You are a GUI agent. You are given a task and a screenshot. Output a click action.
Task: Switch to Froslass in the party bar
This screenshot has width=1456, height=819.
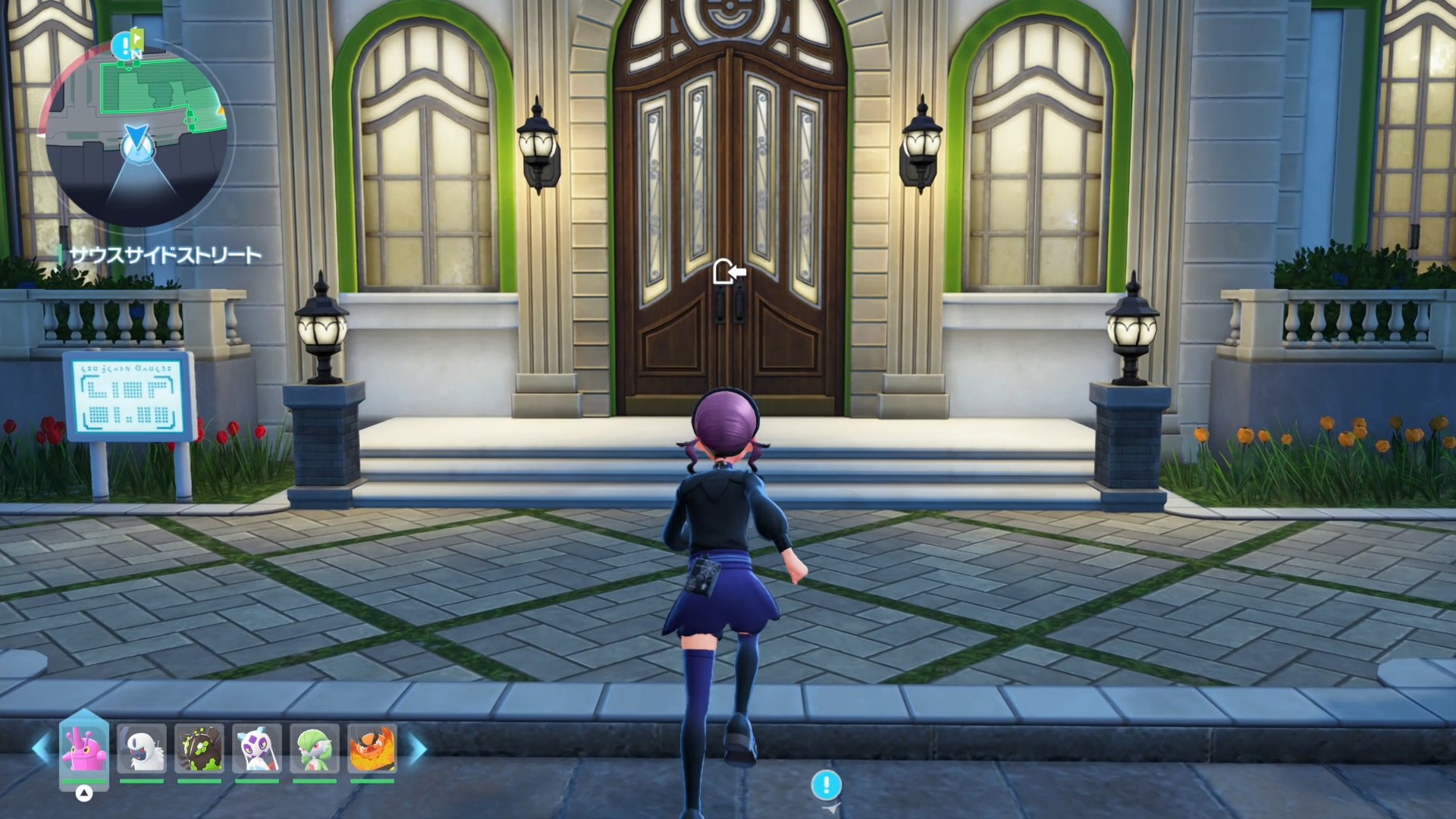pos(257,748)
